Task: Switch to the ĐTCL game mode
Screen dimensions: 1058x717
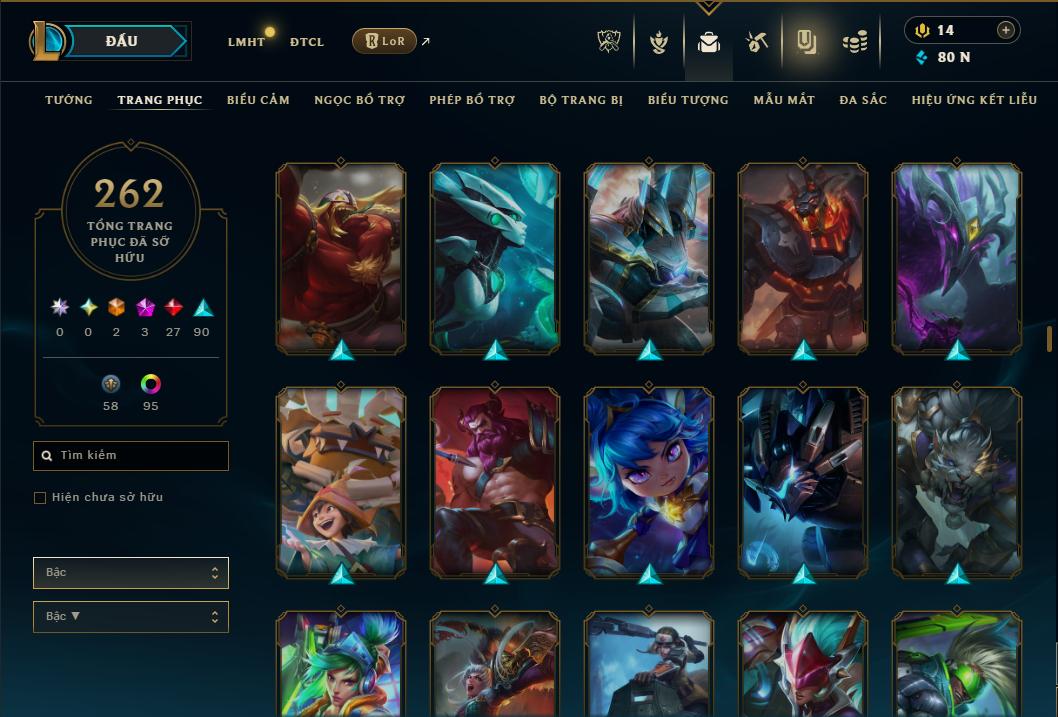Action: pos(306,42)
